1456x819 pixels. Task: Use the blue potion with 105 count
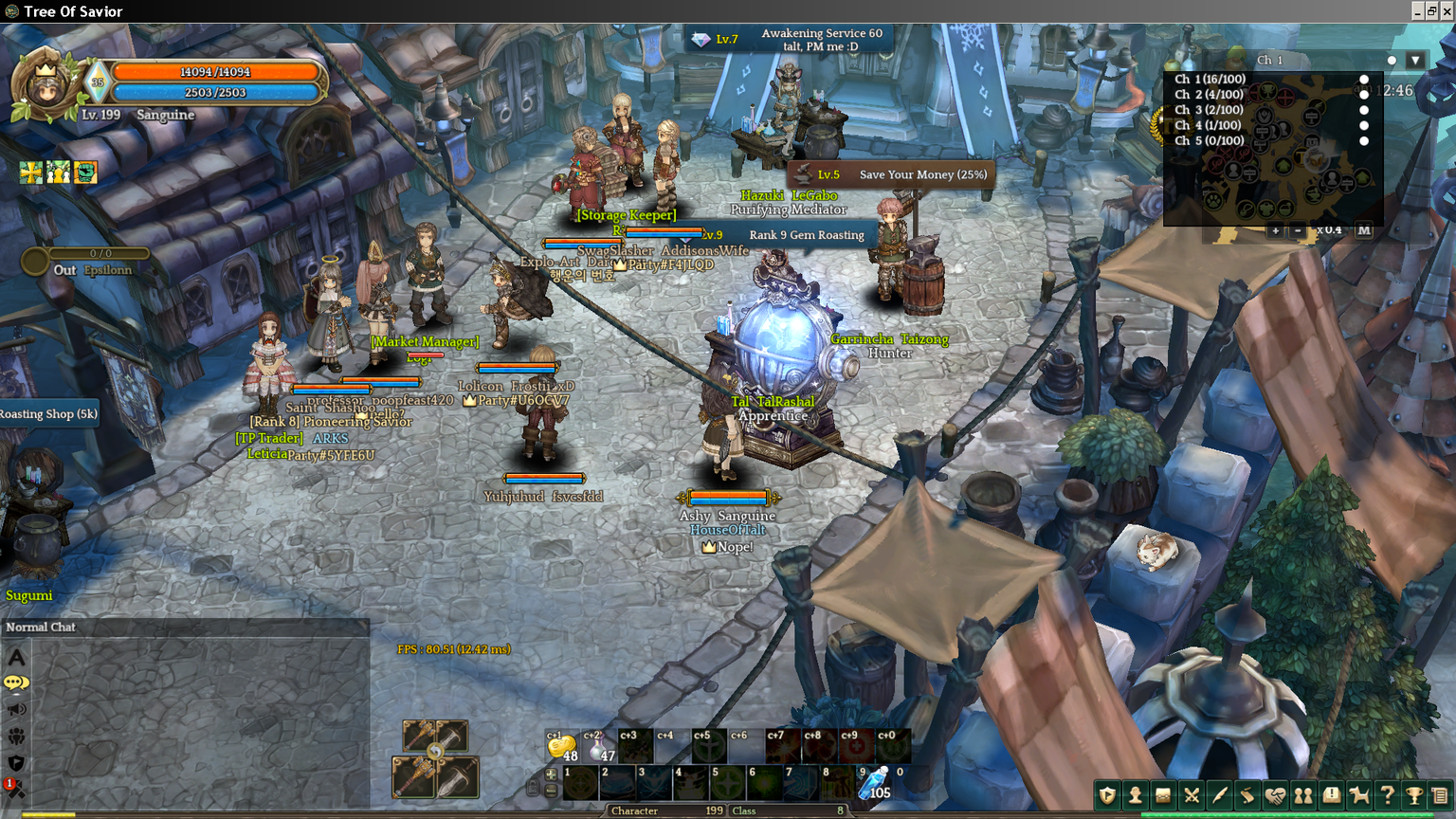click(875, 784)
